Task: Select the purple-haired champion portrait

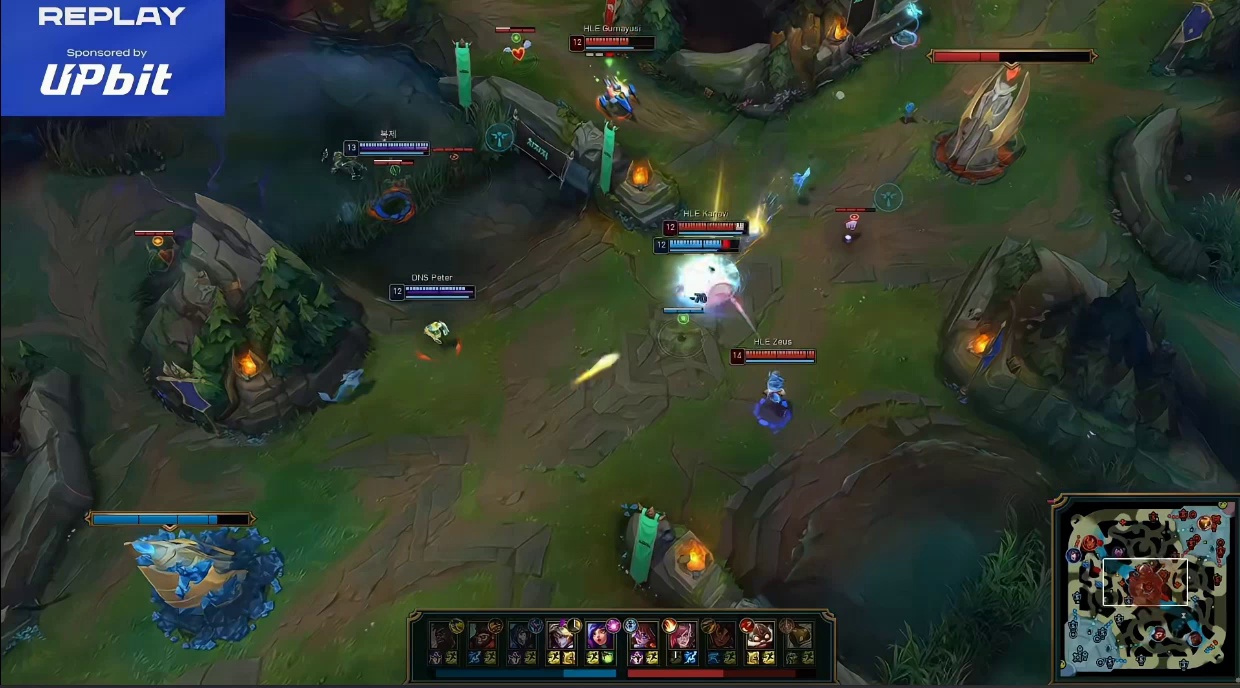Action: click(x=600, y=636)
